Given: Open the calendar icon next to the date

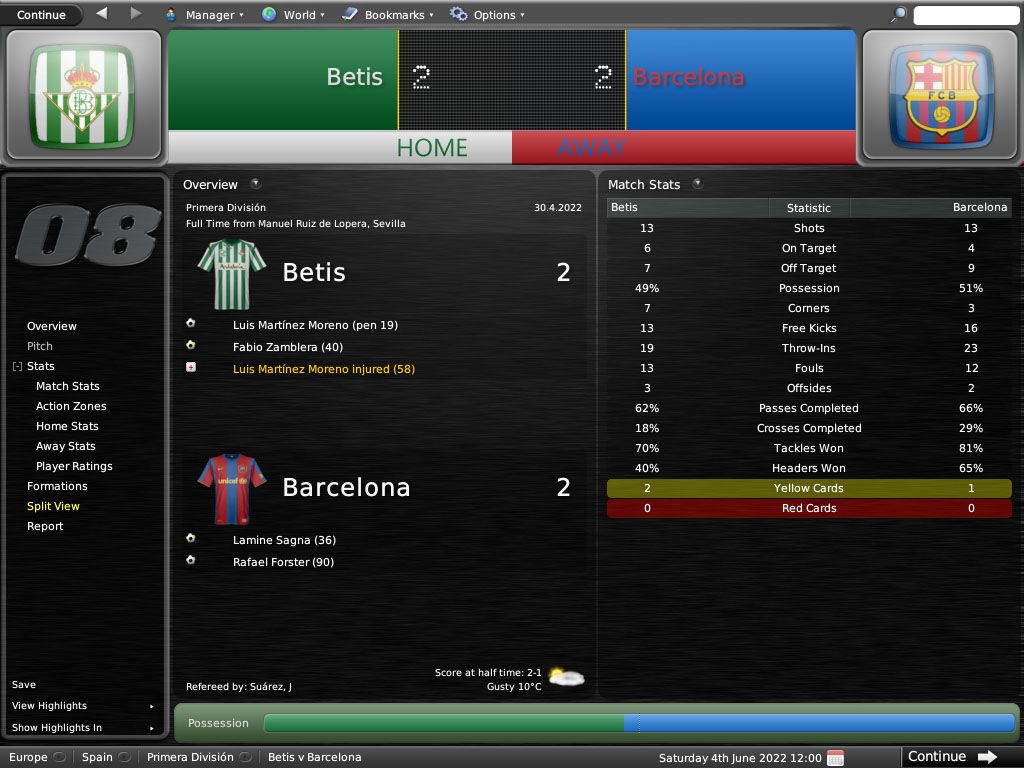Looking at the screenshot, I should tap(836, 757).
